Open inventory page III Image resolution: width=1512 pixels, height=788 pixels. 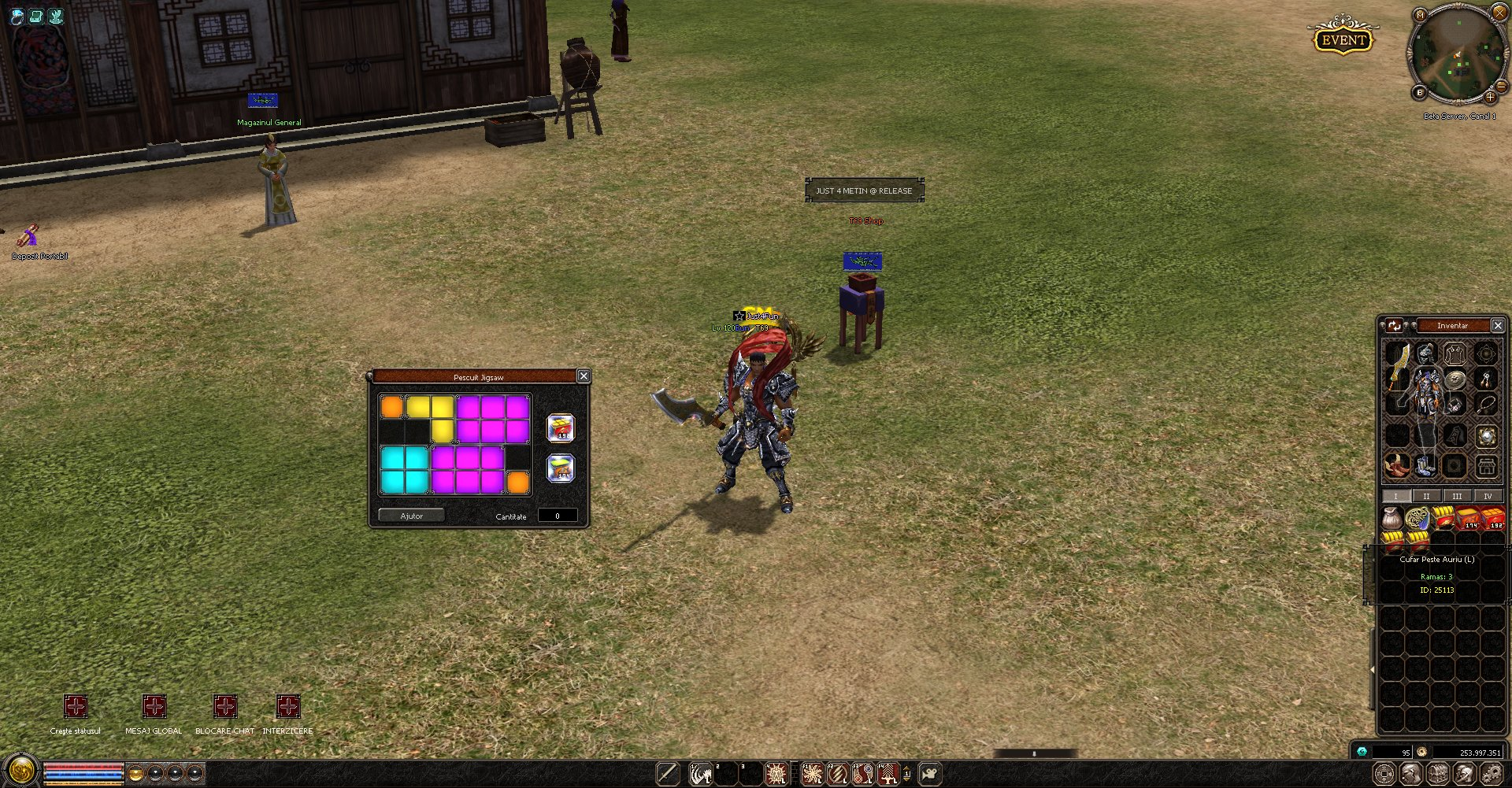click(x=1457, y=496)
